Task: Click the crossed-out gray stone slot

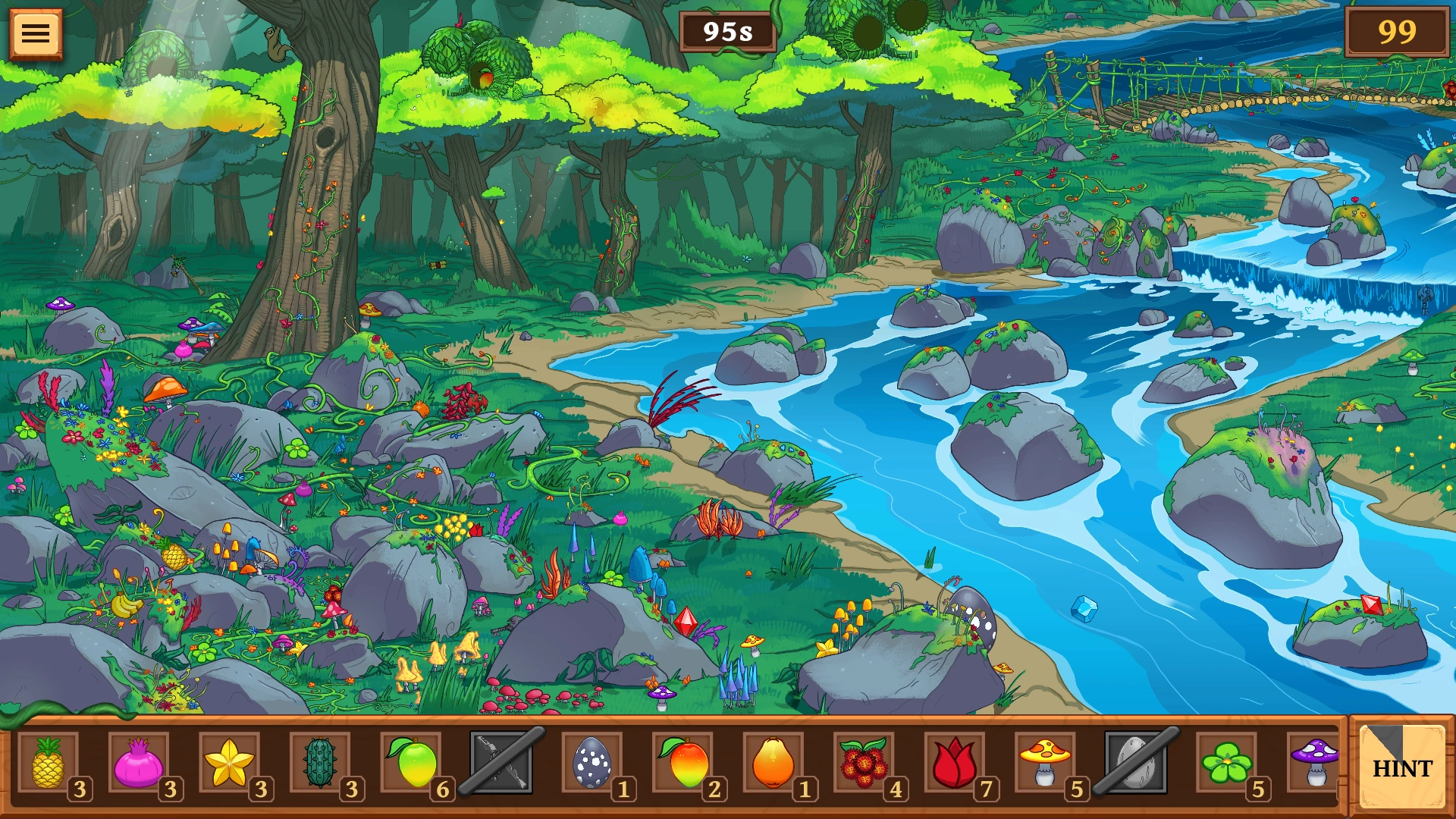Action: pyautogui.click(x=1136, y=763)
